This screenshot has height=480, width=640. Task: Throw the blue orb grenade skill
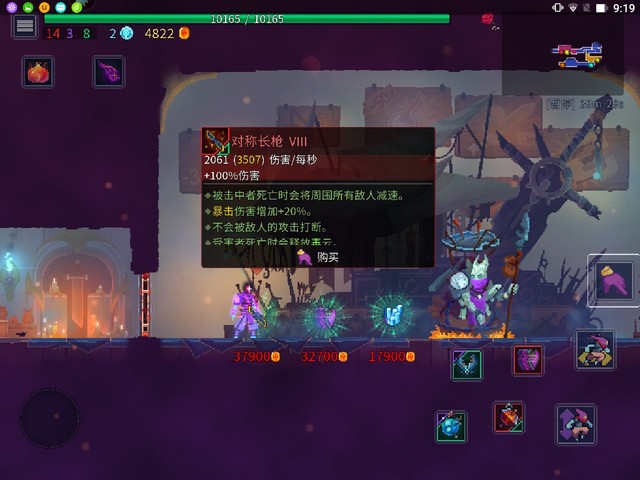click(x=451, y=425)
